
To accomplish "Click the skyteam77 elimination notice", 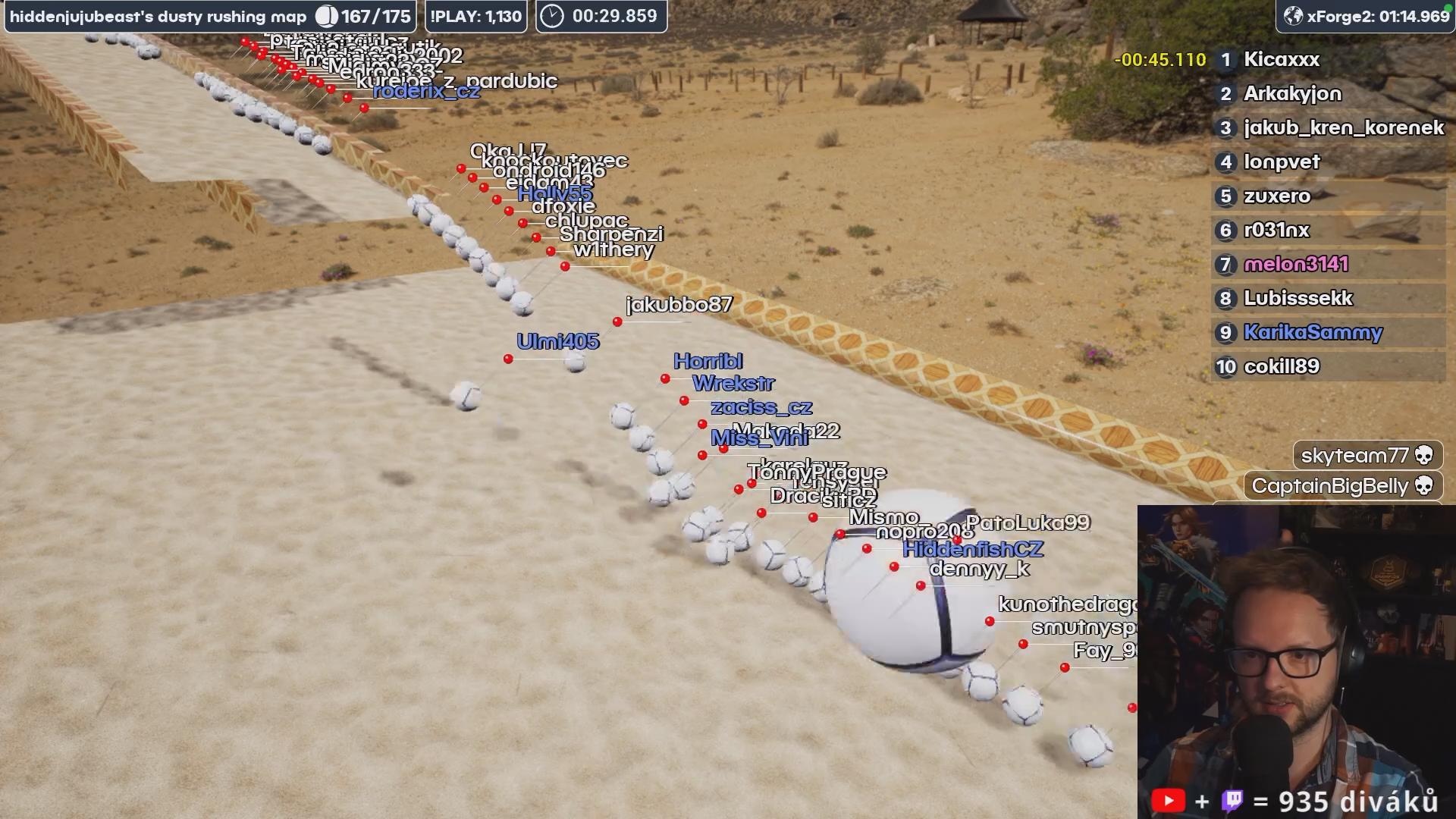I will [1367, 456].
